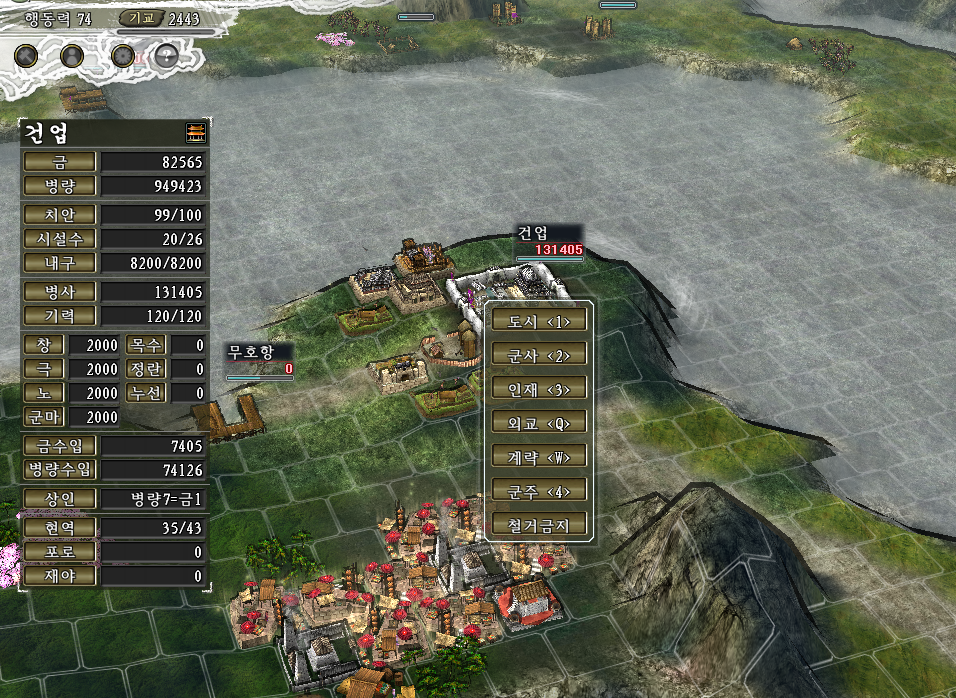Select the 건업 nameplate showing 131405 troops
The width and height of the screenshot is (956, 698).
point(548,241)
